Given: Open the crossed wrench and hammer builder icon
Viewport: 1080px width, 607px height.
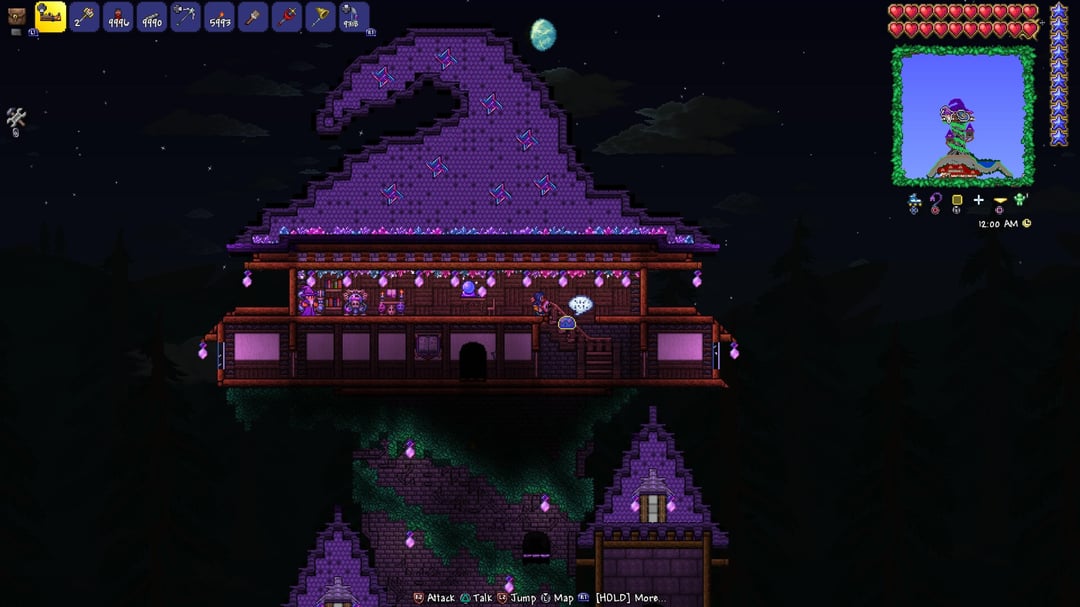Looking at the screenshot, I should click(x=16, y=119).
